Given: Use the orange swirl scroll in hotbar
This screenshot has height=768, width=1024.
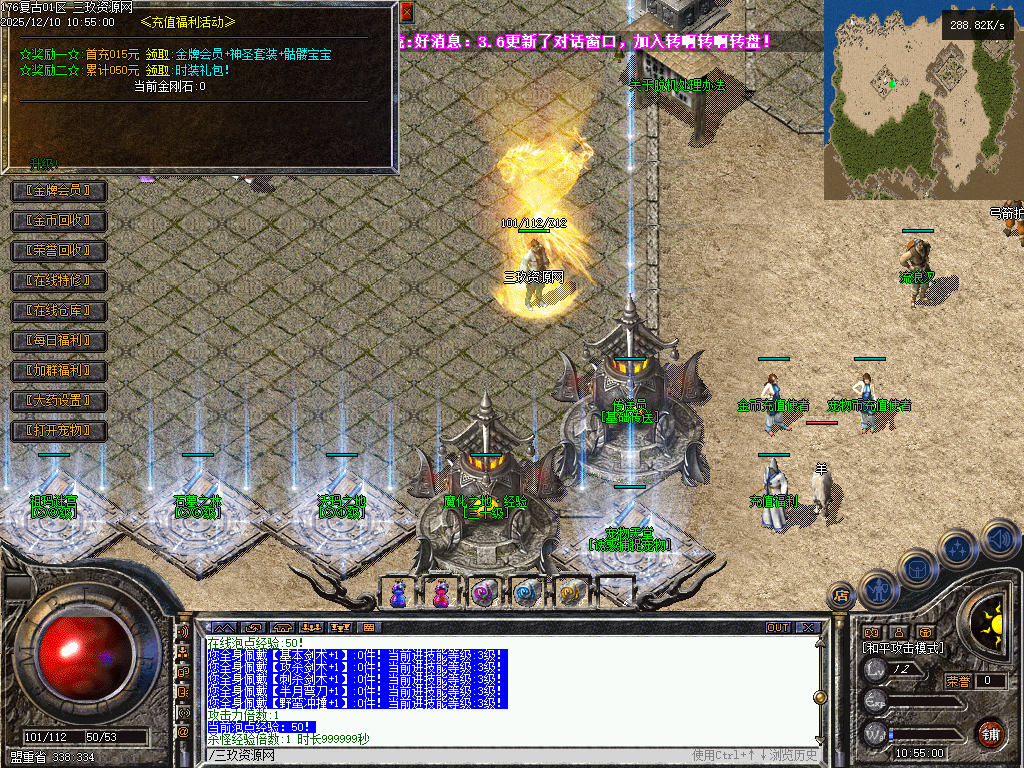Looking at the screenshot, I should [570, 593].
